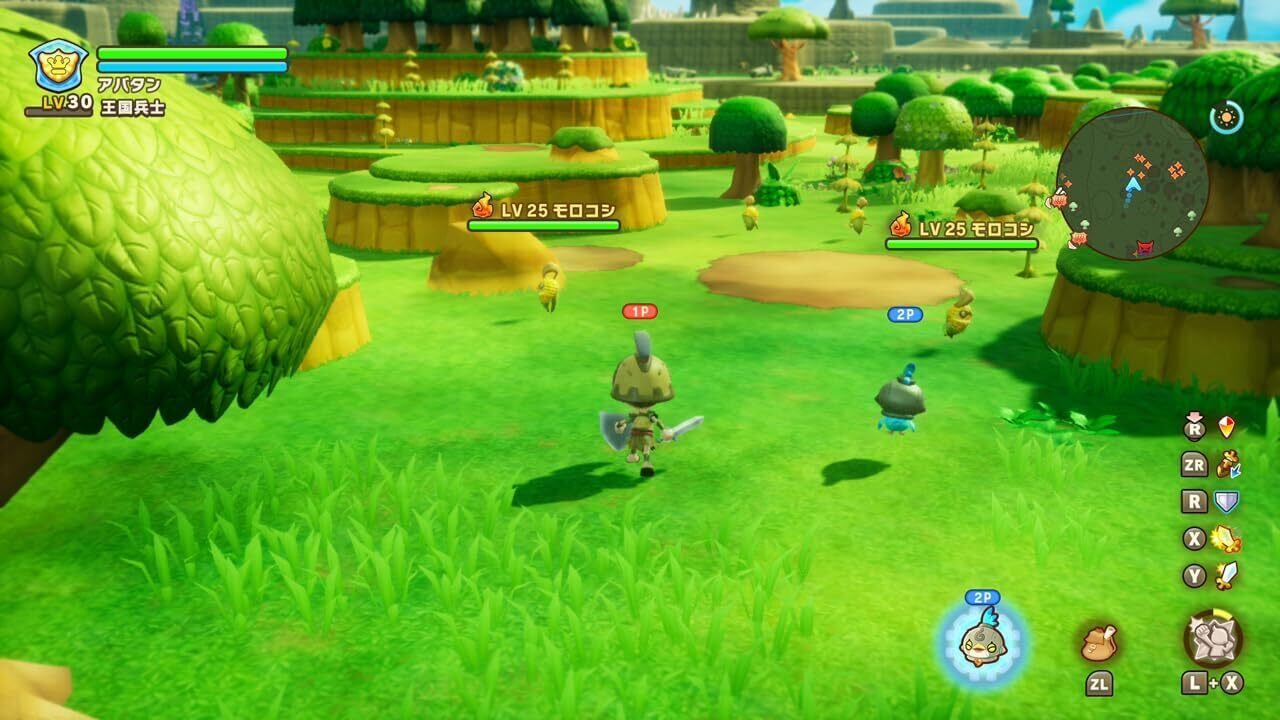This screenshot has height=720, width=1280.
Task: Use the glowing shield bash skill icon
Action: click(1226, 539)
